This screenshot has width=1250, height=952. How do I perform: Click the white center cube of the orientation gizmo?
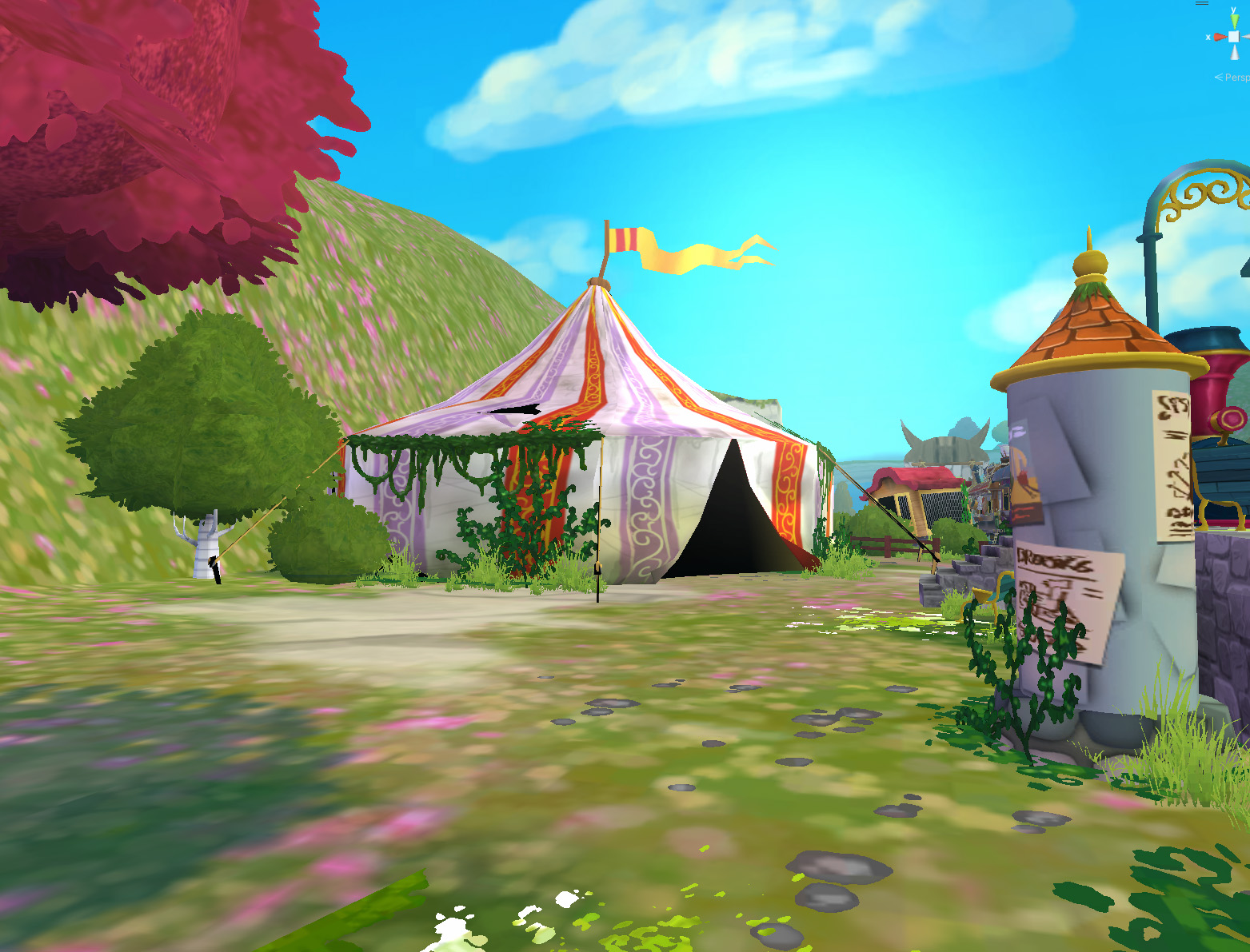tap(1234, 37)
